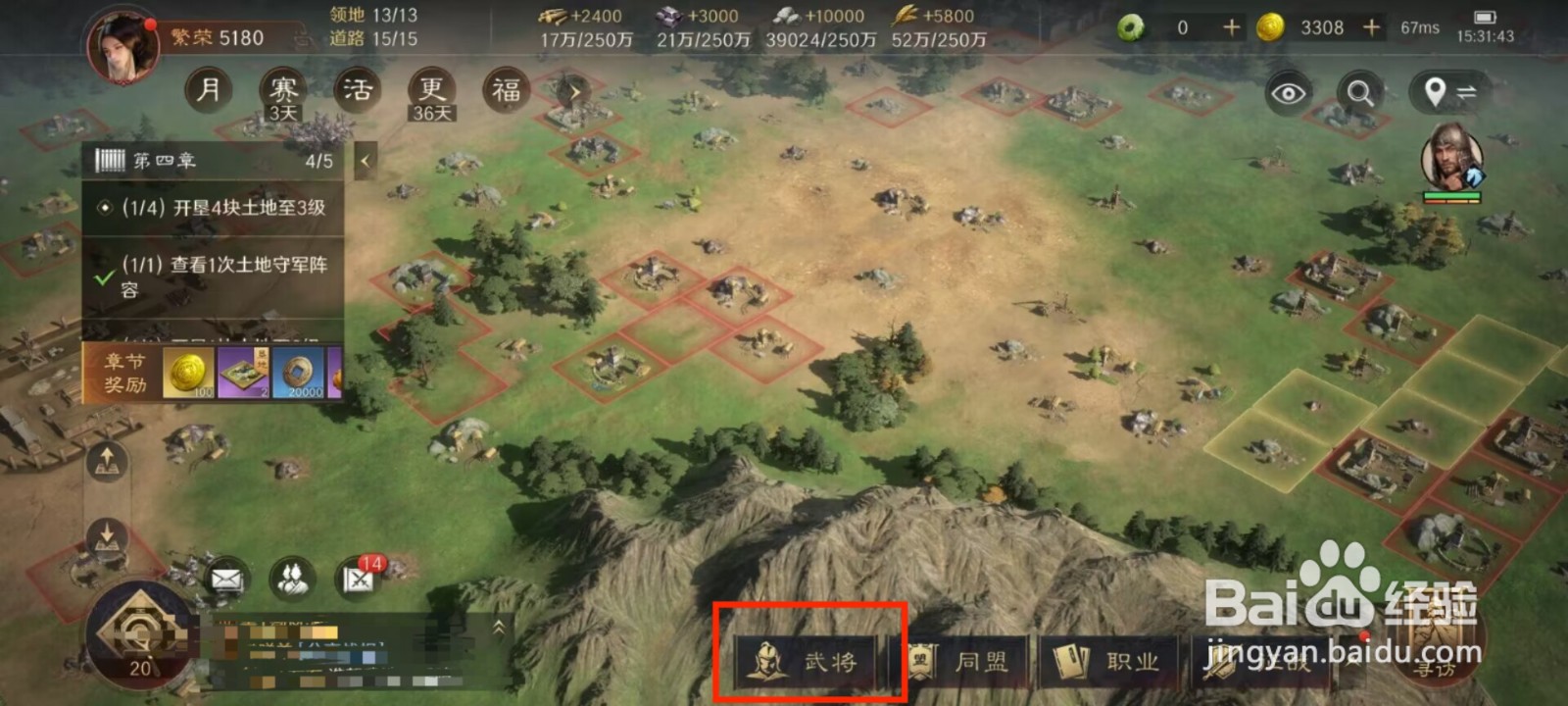This screenshot has width=1568, height=706.
Task: Tap the circular city icon showing 20
Action: (137, 637)
